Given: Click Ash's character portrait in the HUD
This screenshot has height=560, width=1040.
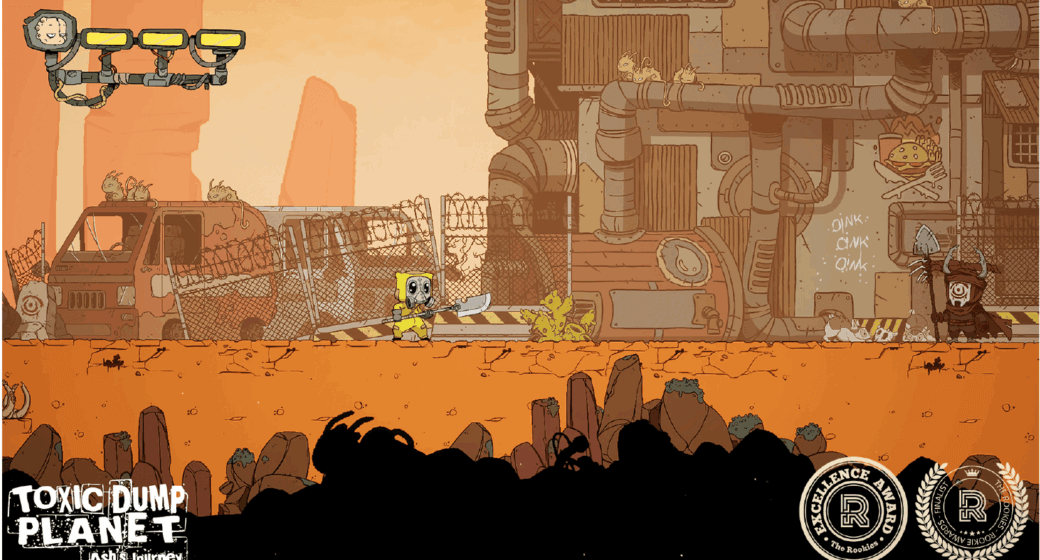Looking at the screenshot, I should click(45, 32).
